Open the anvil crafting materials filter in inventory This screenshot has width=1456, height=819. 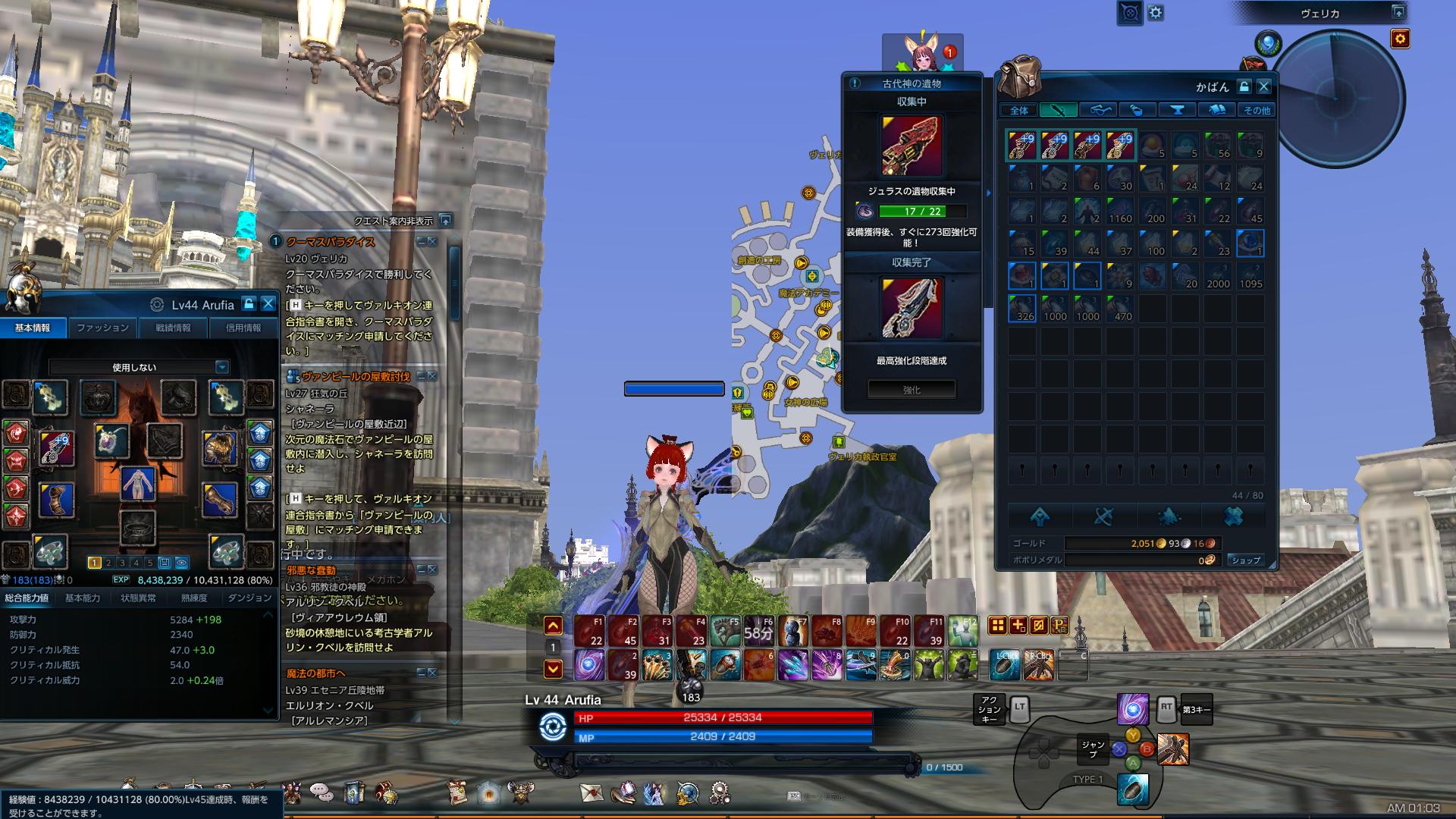coord(1178,110)
